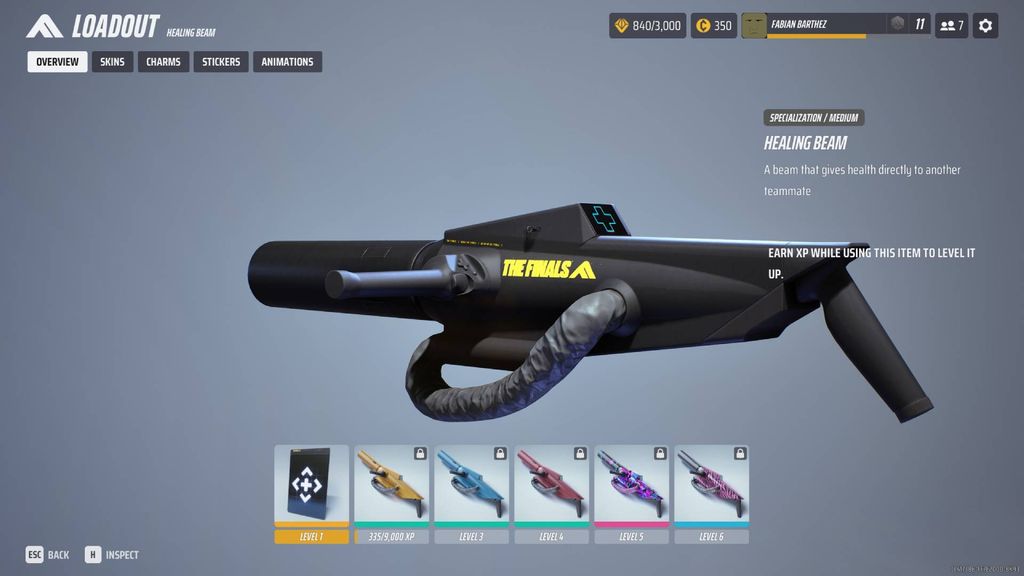Click the 840/3,000 currency counter
Image resolution: width=1024 pixels, height=576 pixels.
647,25
